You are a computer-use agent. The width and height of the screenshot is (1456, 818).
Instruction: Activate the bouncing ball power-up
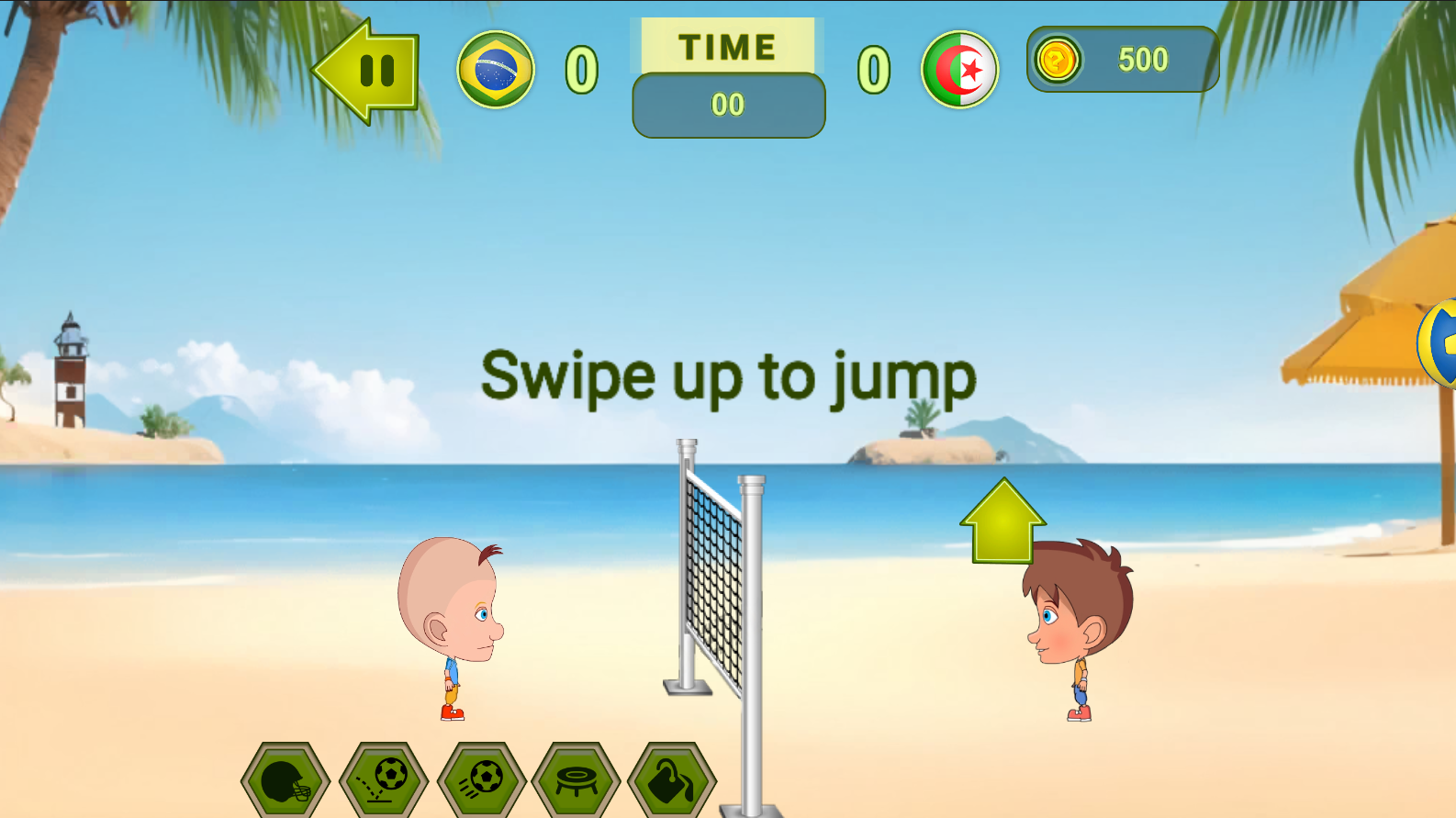(x=383, y=780)
